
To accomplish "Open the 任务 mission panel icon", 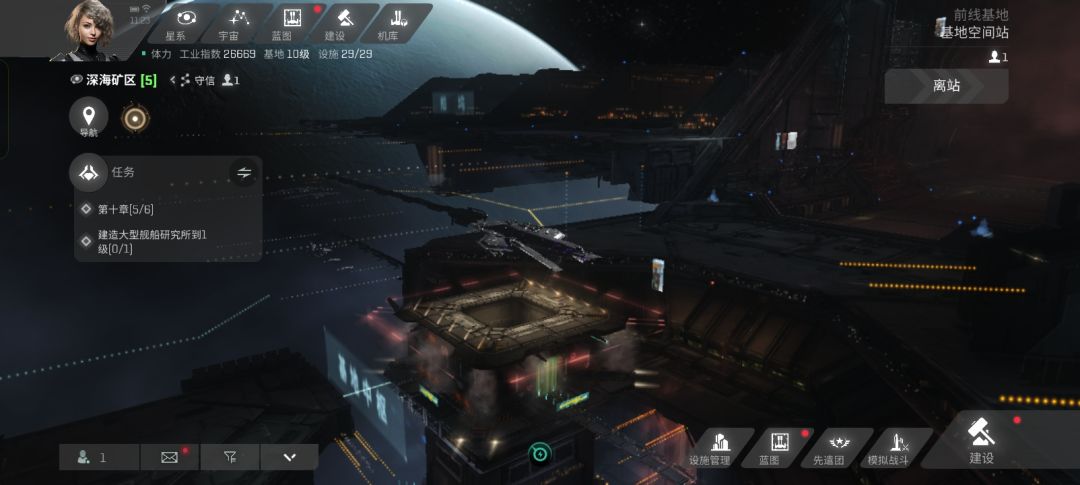I will pos(89,172).
